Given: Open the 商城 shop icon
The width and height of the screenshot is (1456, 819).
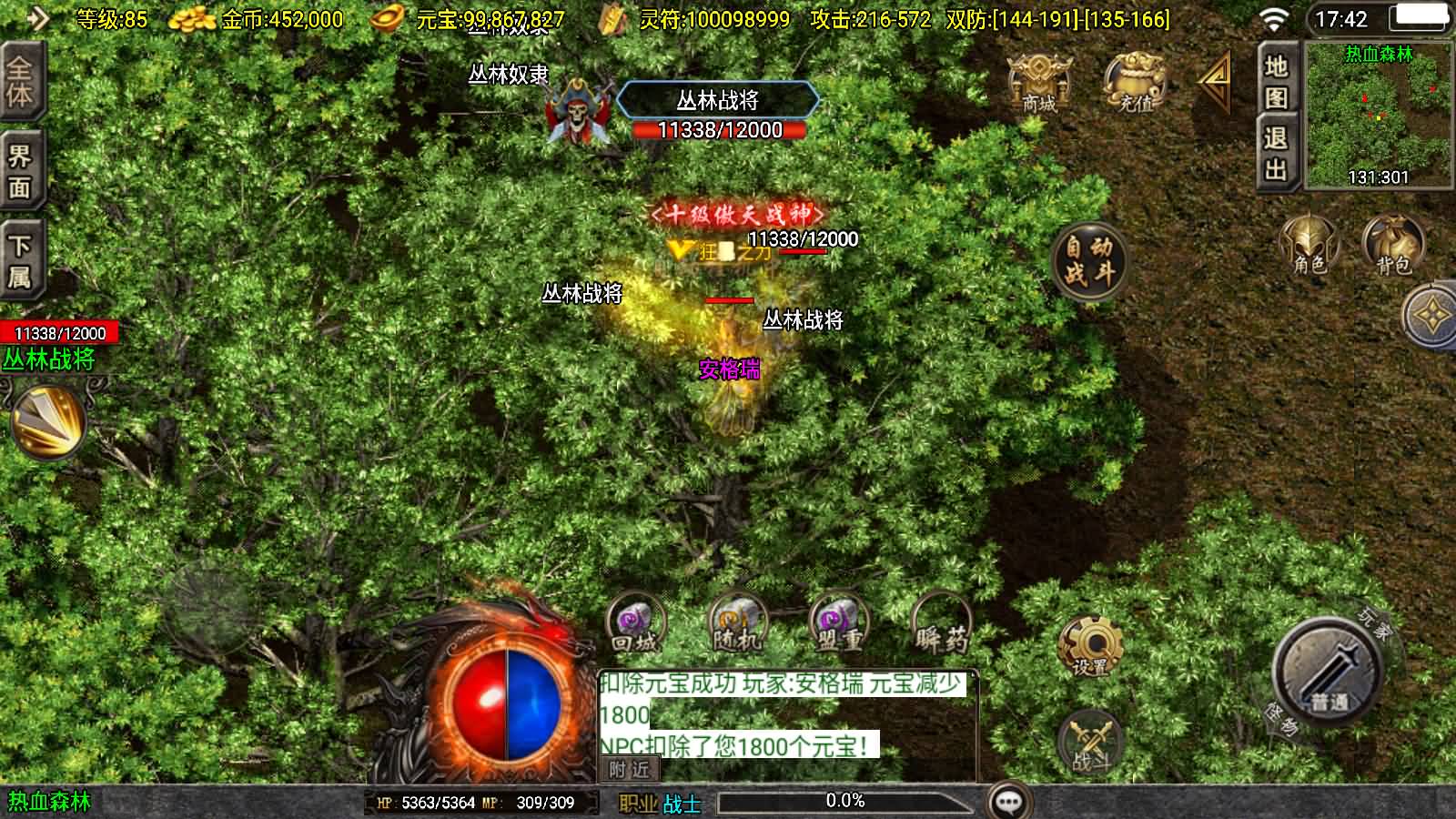Looking at the screenshot, I should [x=1038, y=82].
